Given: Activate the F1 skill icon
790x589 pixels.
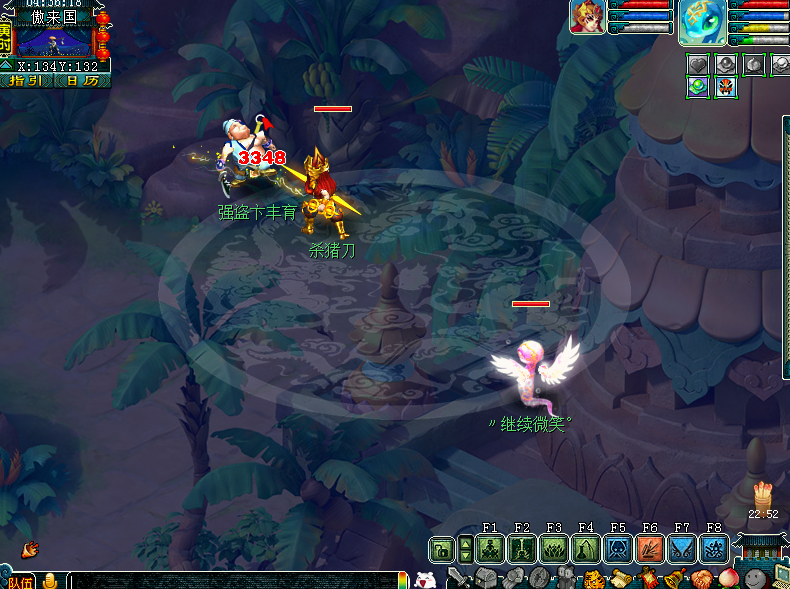Looking at the screenshot, I should [x=489, y=549].
